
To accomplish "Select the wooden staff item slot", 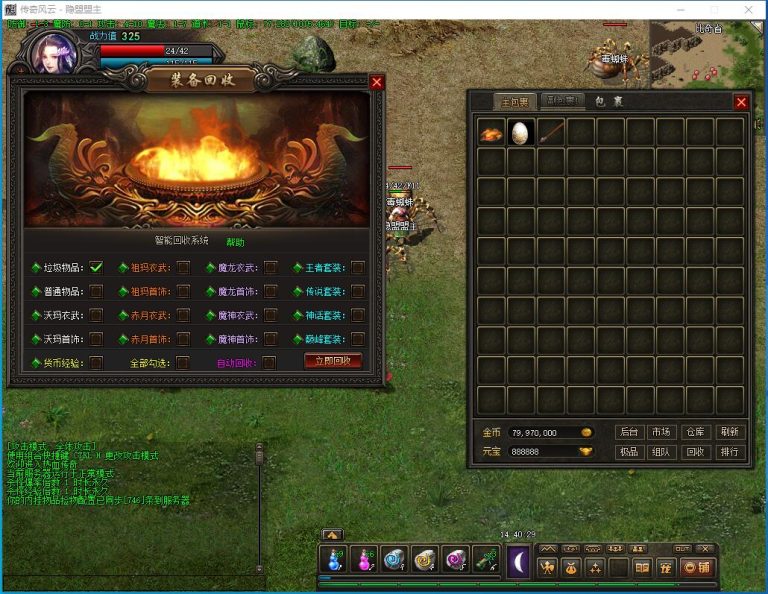I will [x=550, y=133].
